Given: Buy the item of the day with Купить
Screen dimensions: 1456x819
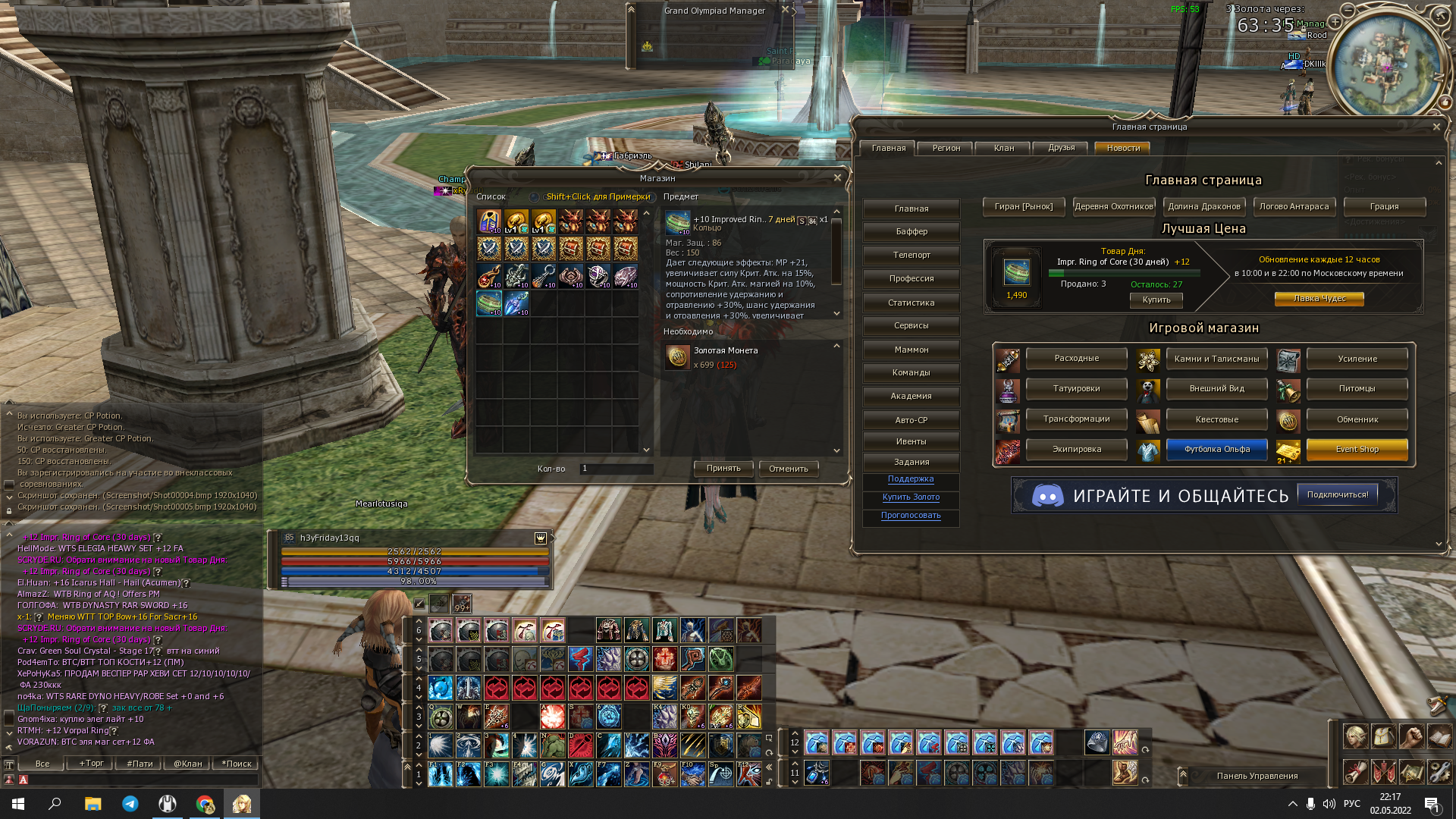Looking at the screenshot, I should (x=1156, y=300).
